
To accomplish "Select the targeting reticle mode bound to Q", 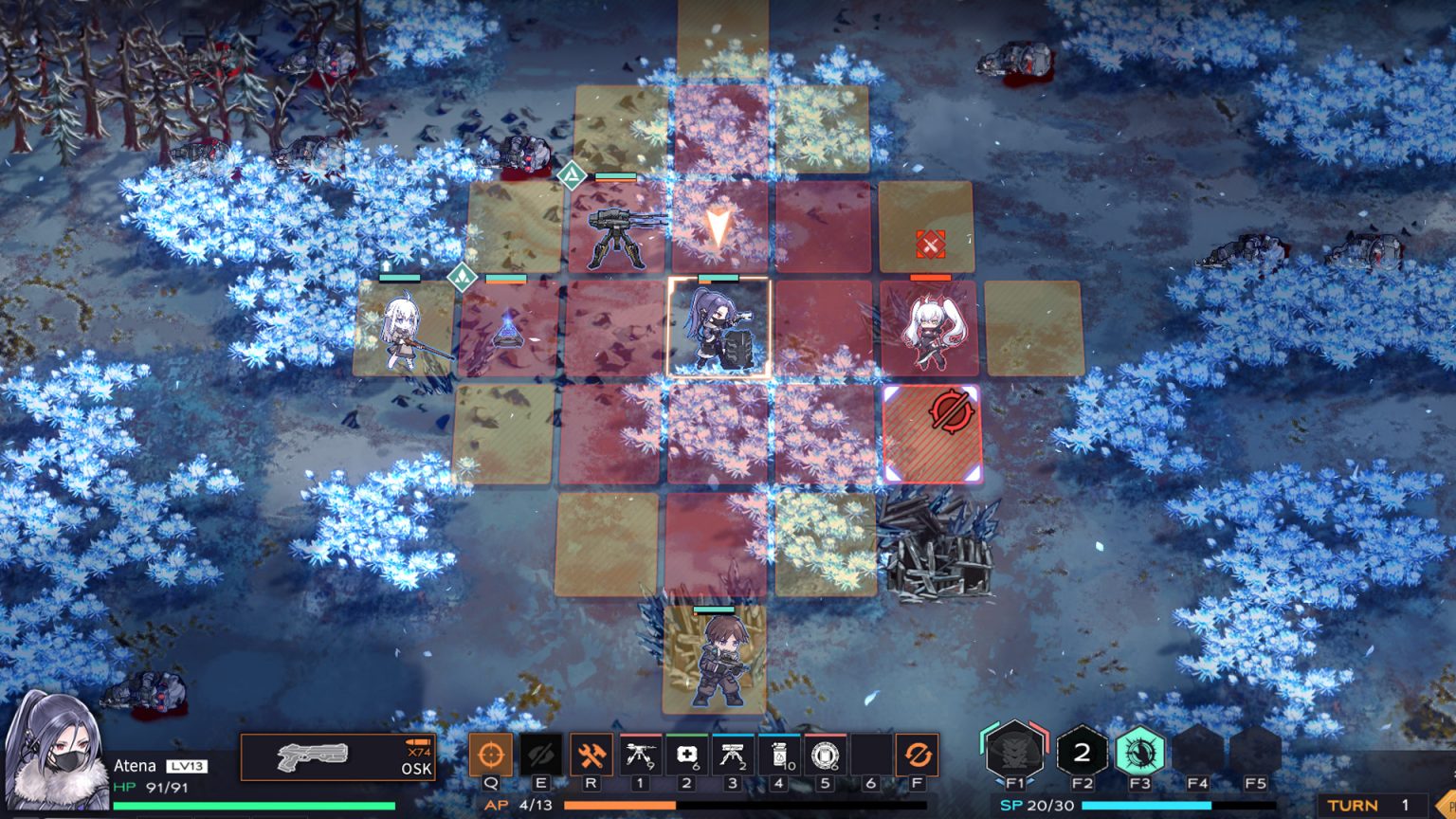I will point(491,754).
